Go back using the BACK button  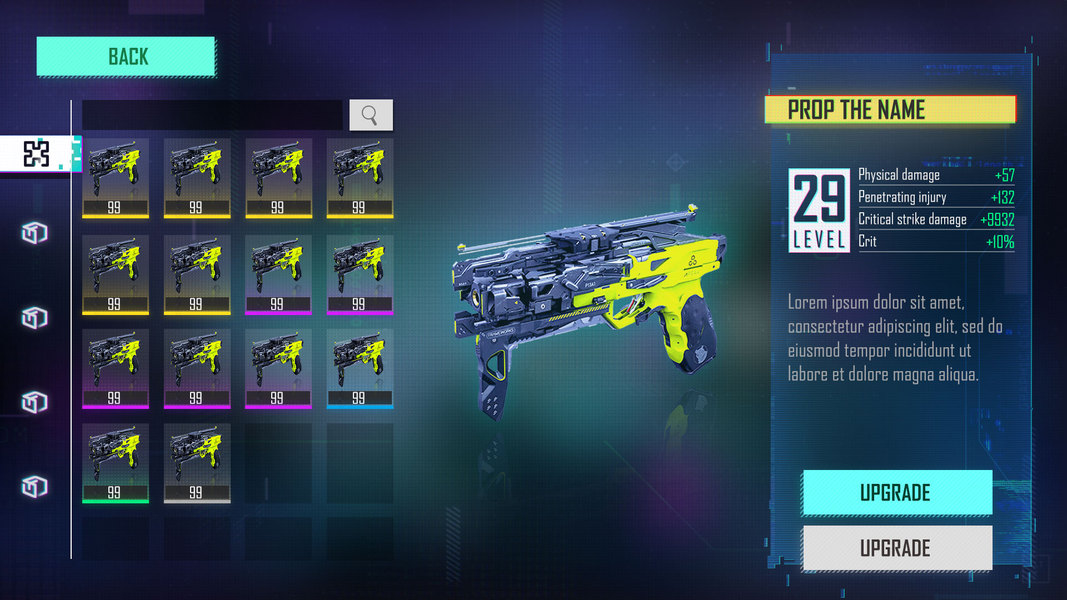pos(127,57)
